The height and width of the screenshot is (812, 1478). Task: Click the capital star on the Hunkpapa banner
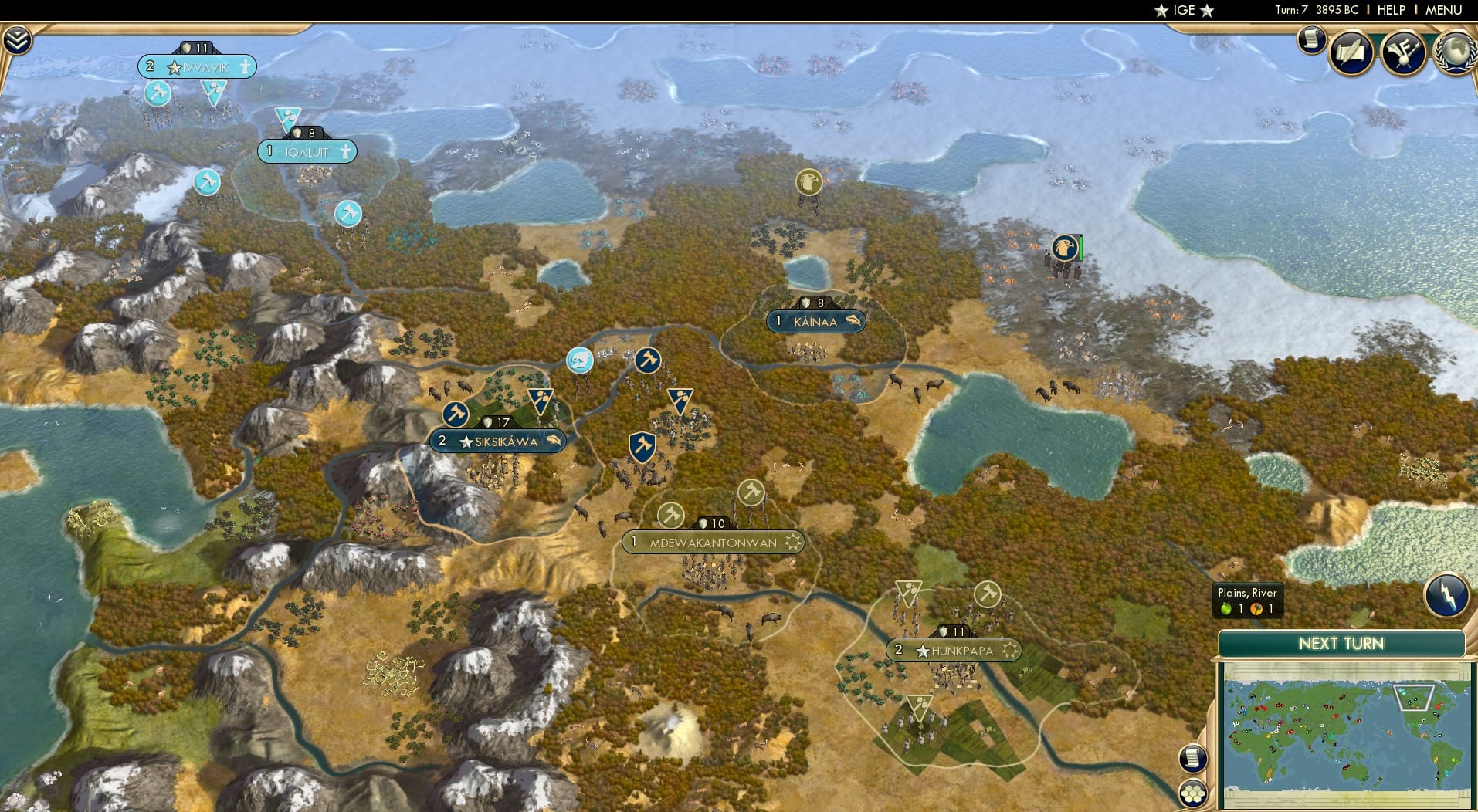923,651
